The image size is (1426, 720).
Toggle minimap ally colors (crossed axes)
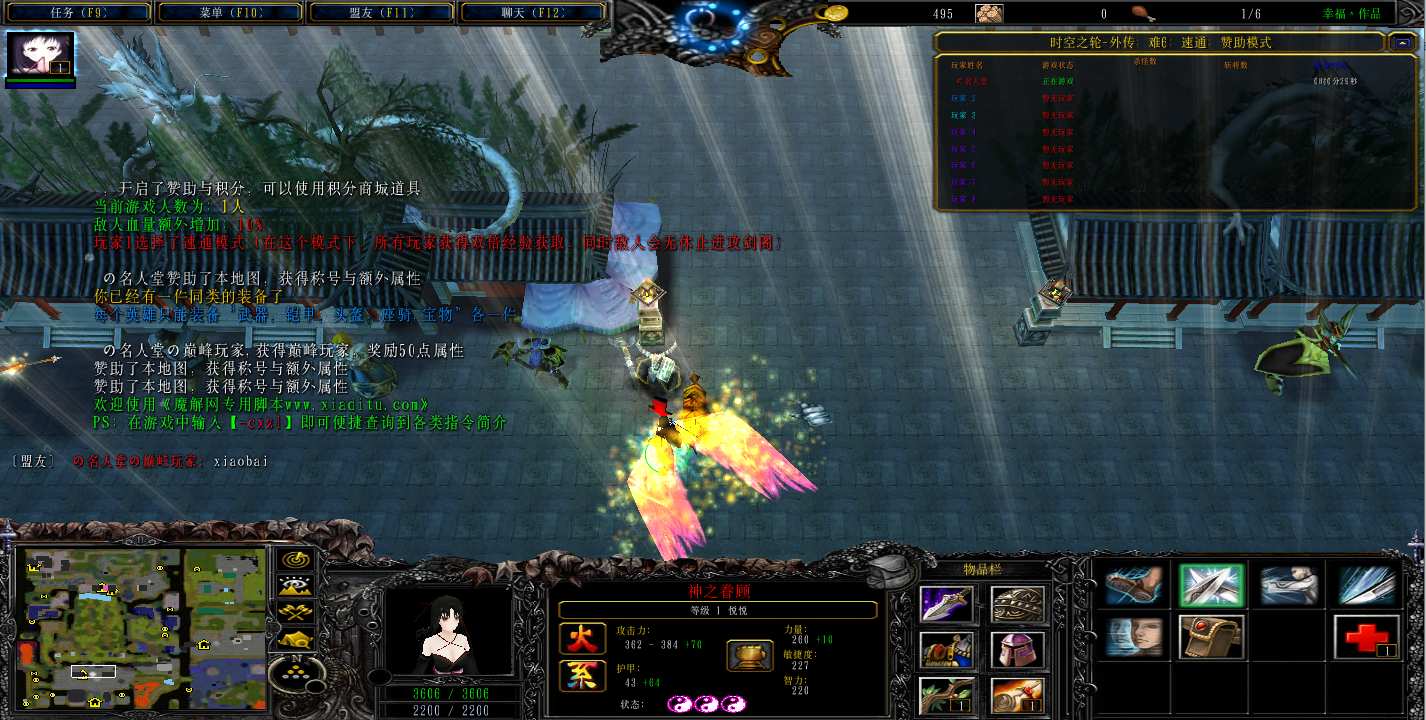point(296,612)
